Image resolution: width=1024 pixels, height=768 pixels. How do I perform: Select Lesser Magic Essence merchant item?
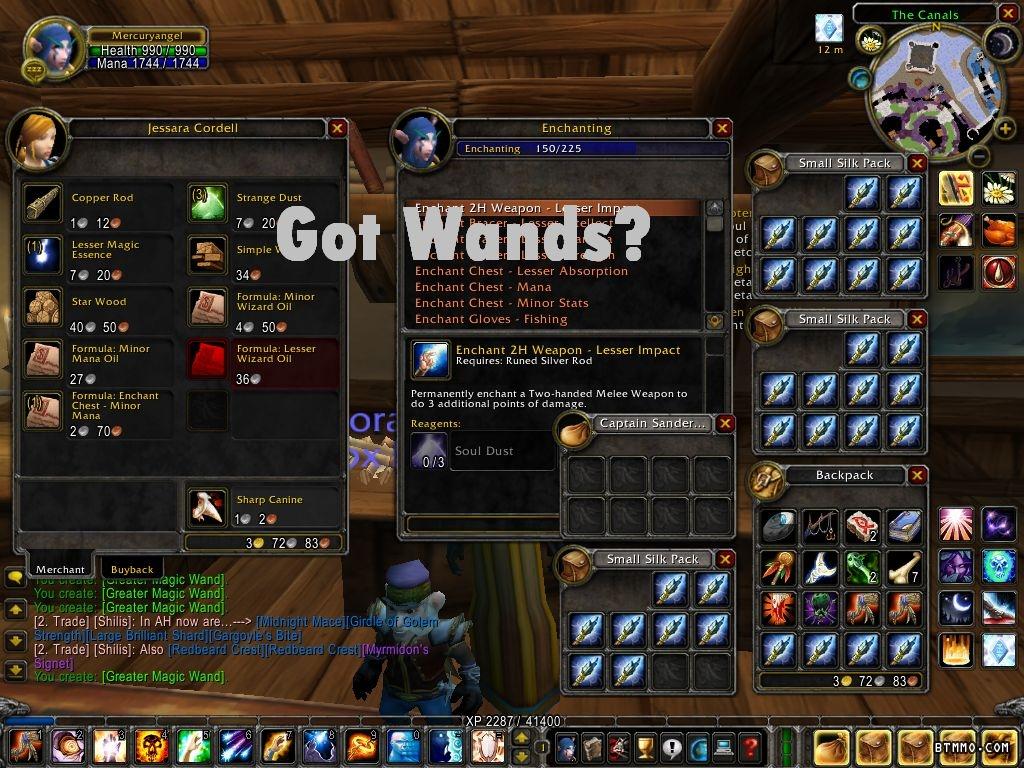(x=43, y=256)
